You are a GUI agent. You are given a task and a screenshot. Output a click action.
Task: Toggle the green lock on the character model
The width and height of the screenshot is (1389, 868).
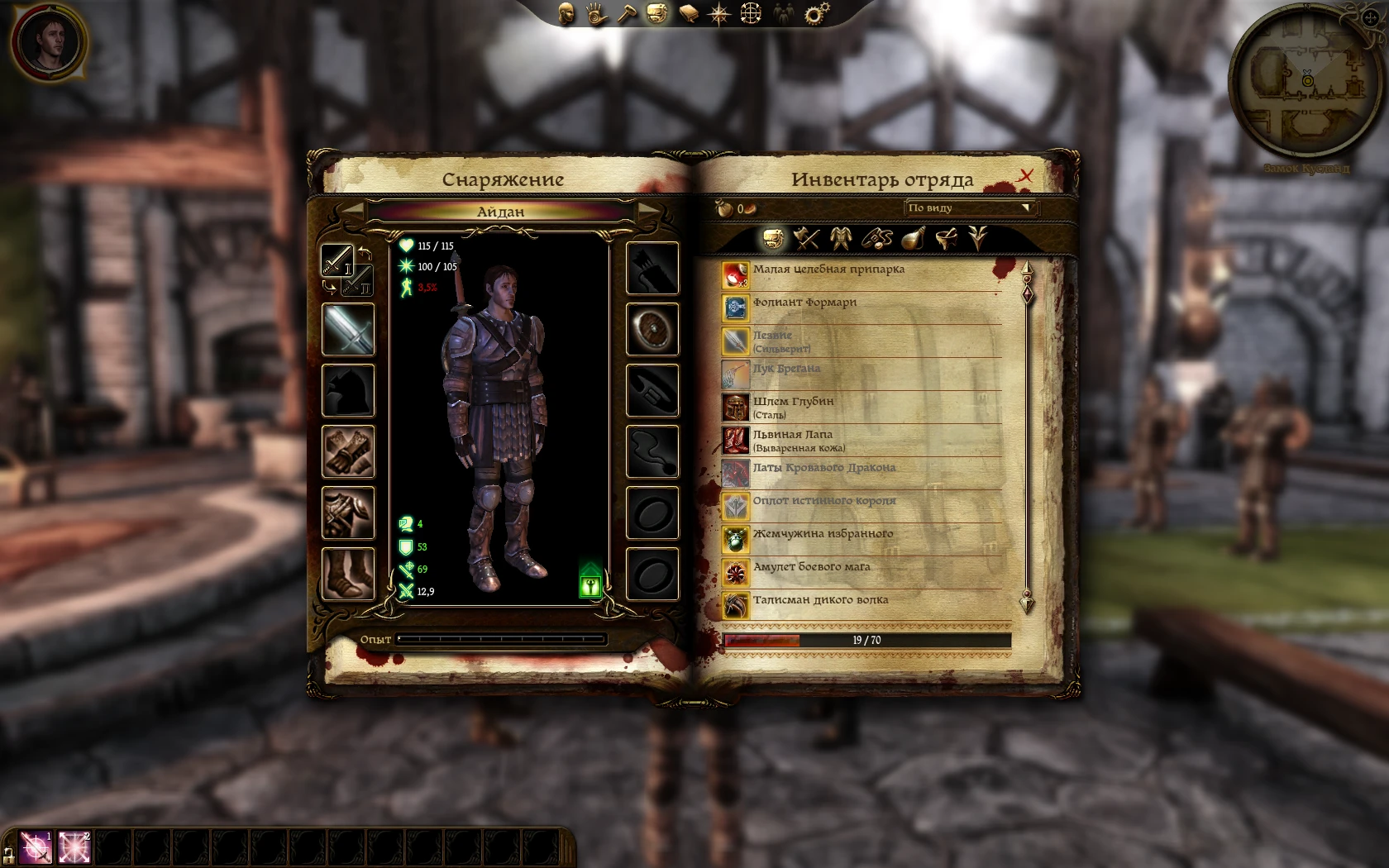pos(591,584)
